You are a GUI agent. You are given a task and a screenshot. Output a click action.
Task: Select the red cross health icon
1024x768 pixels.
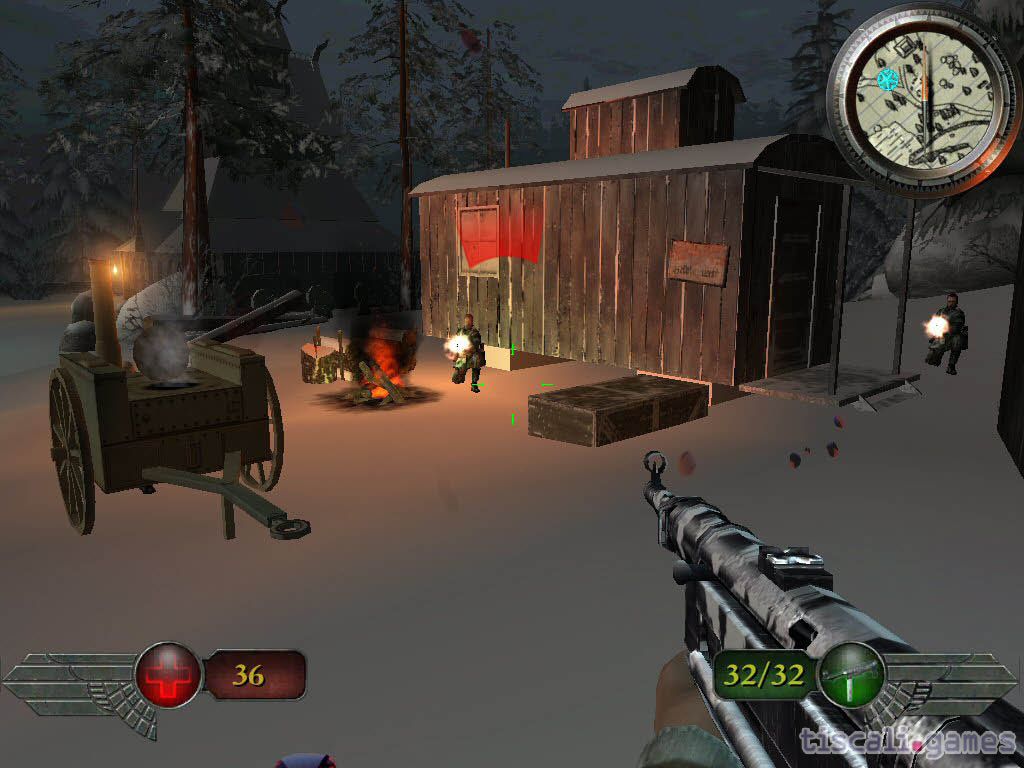click(168, 676)
